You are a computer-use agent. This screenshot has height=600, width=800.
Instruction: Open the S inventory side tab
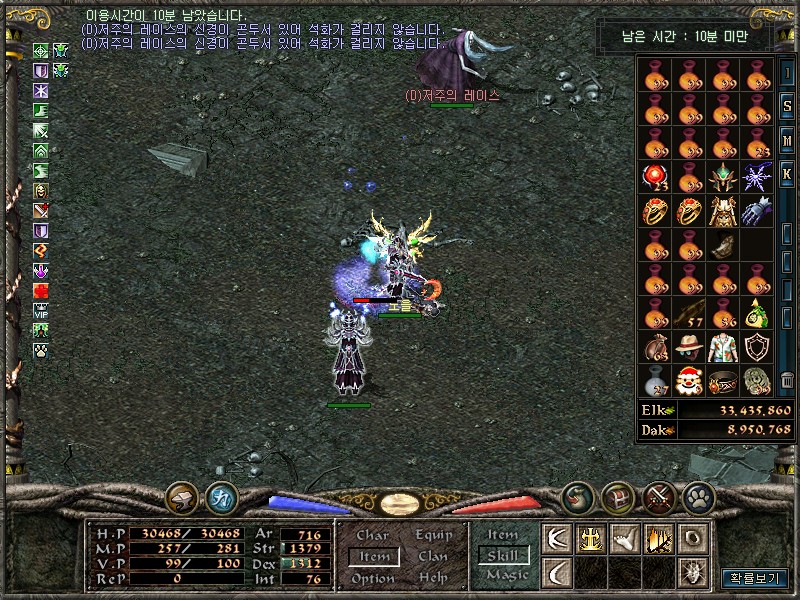(x=788, y=105)
